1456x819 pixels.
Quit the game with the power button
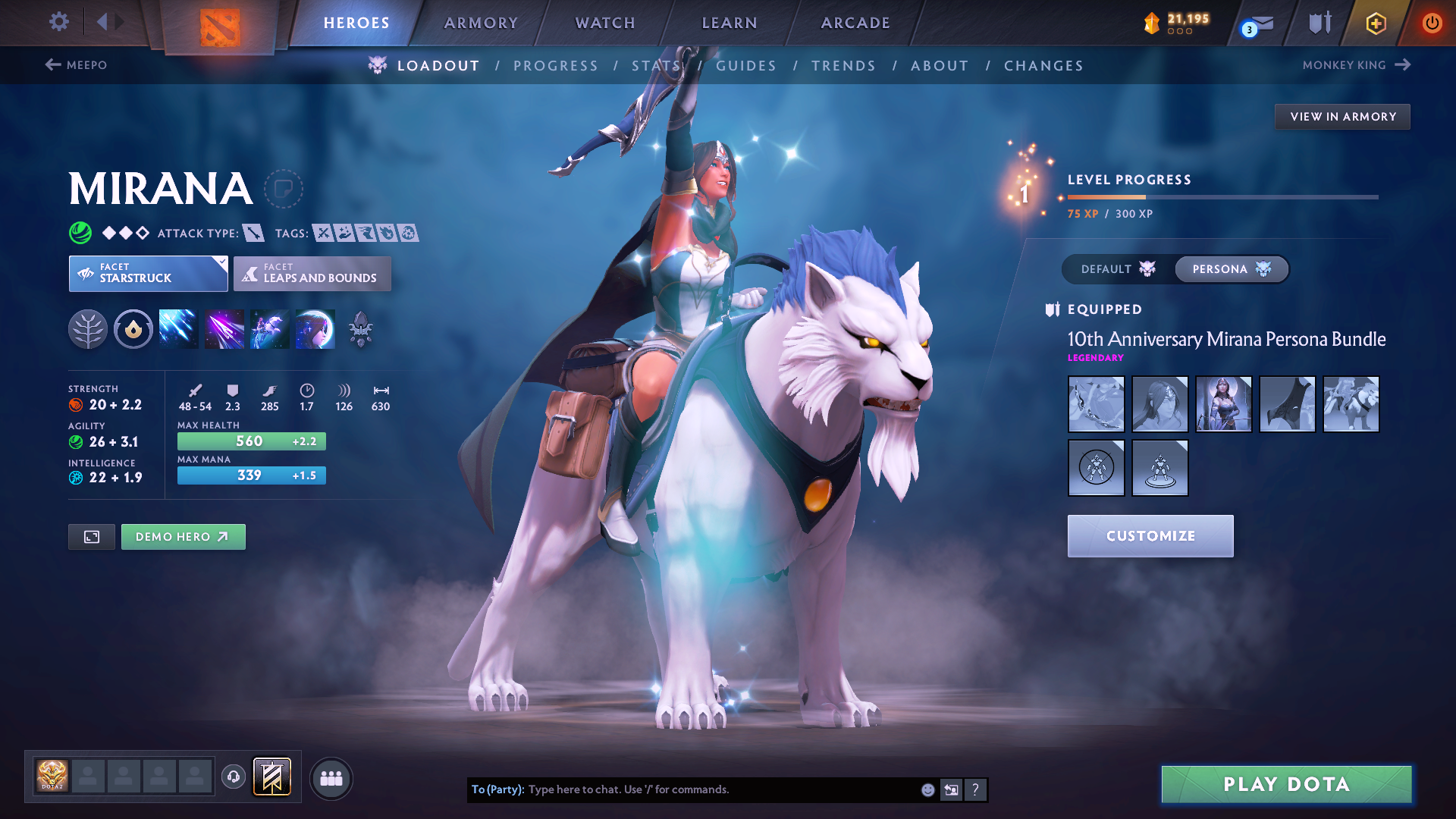click(1432, 23)
